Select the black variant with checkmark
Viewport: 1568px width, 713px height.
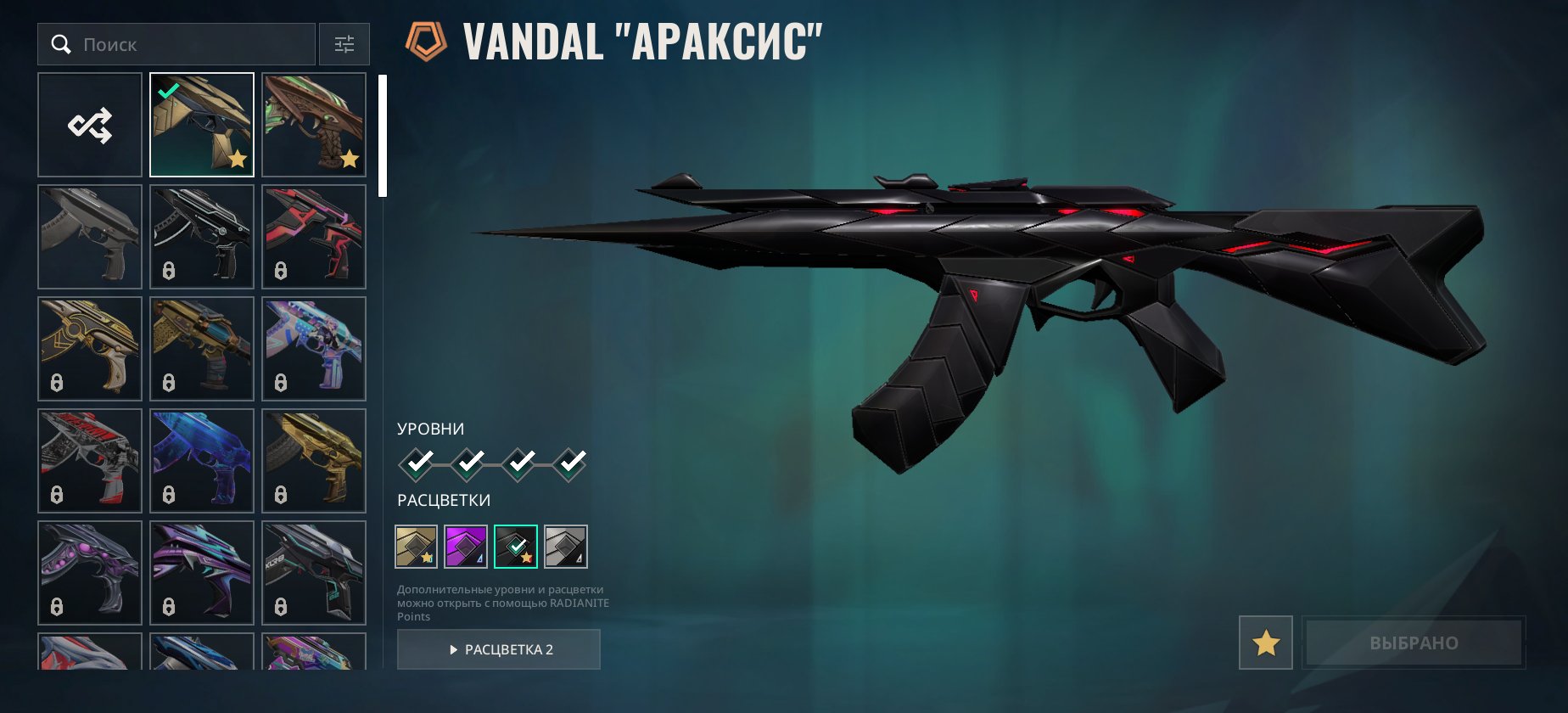pos(516,547)
